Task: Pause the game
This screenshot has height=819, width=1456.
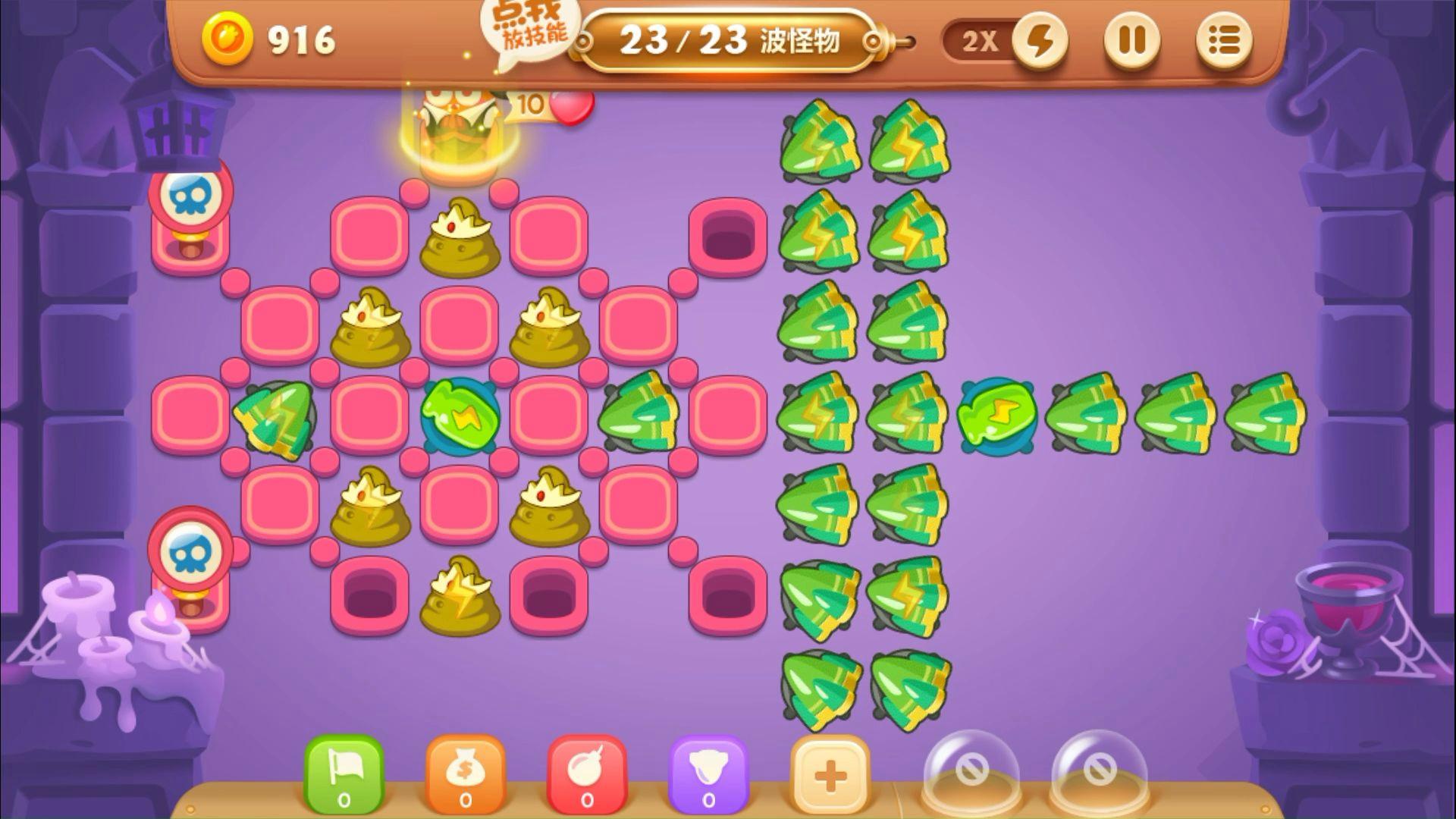Action: pos(1131,41)
